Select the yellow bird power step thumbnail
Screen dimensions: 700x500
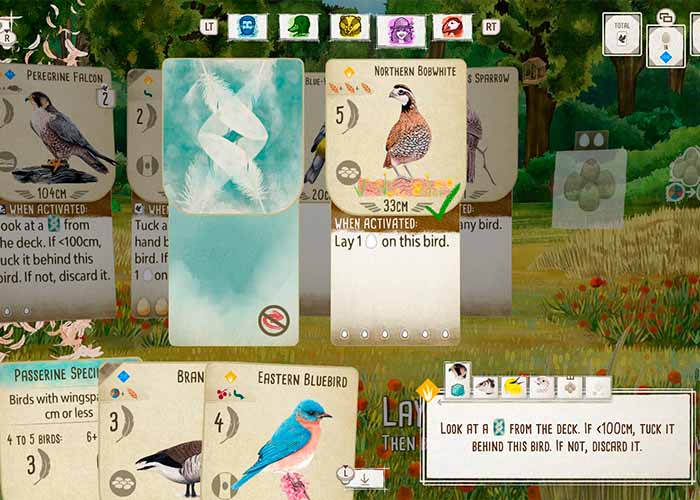pos(514,385)
